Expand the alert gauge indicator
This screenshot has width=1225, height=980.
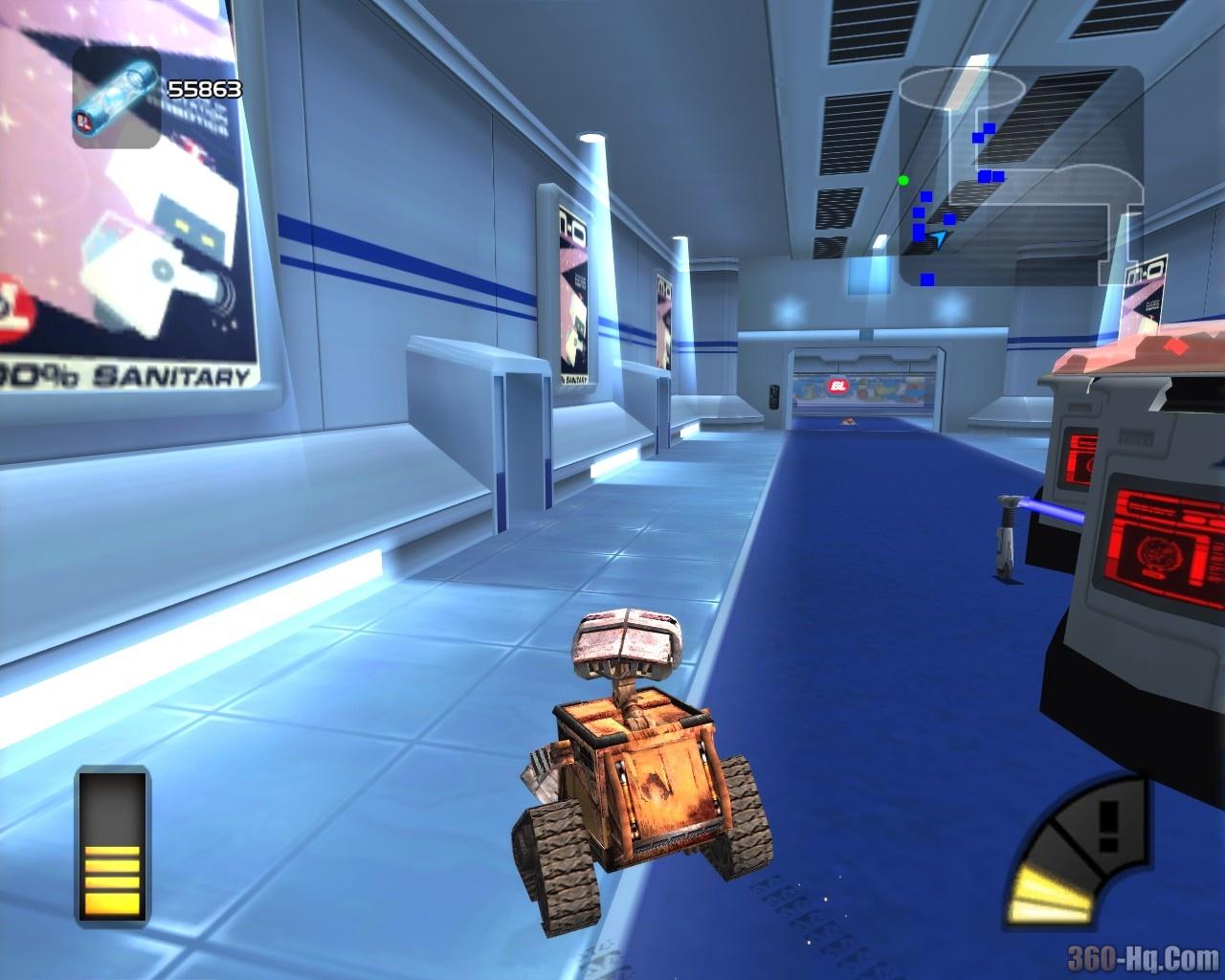[x=1077, y=852]
